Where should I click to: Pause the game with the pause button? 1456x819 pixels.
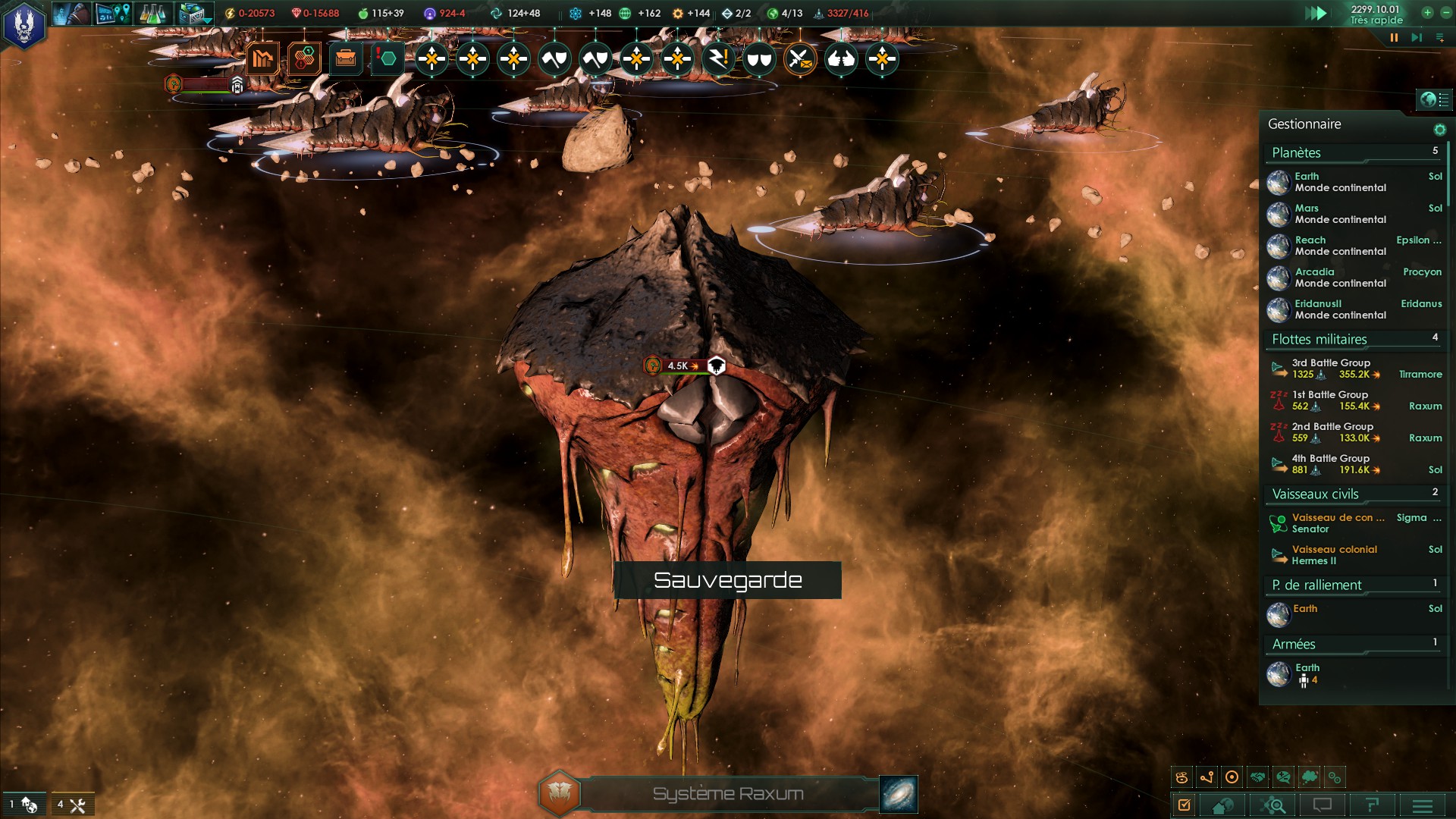point(1394,37)
